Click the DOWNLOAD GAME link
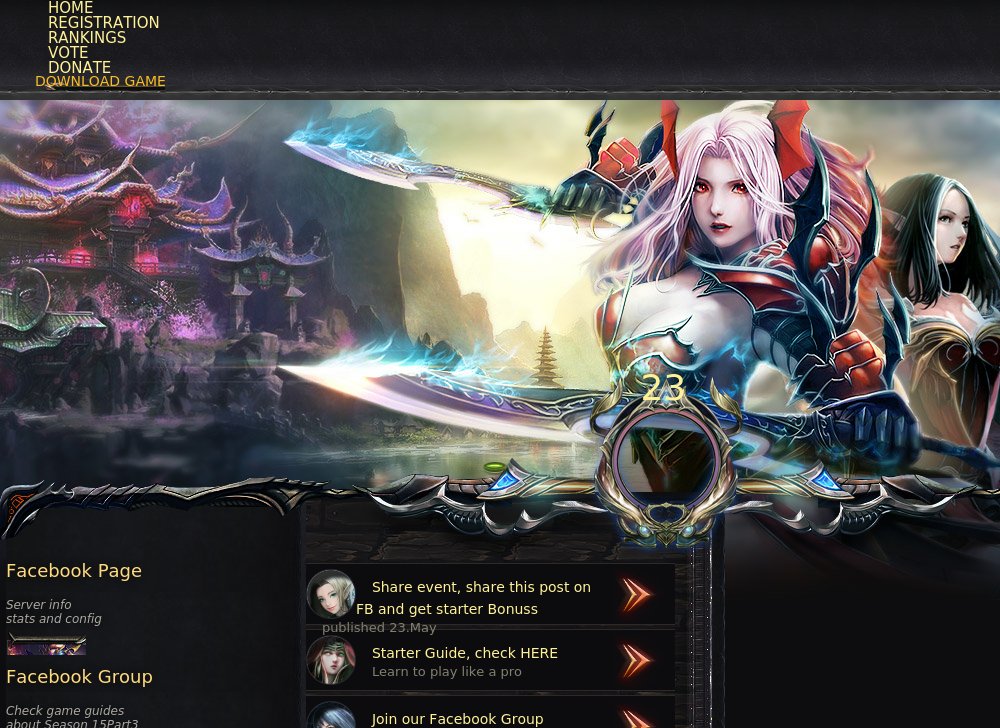This screenshot has width=1000, height=728. (100, 82)
